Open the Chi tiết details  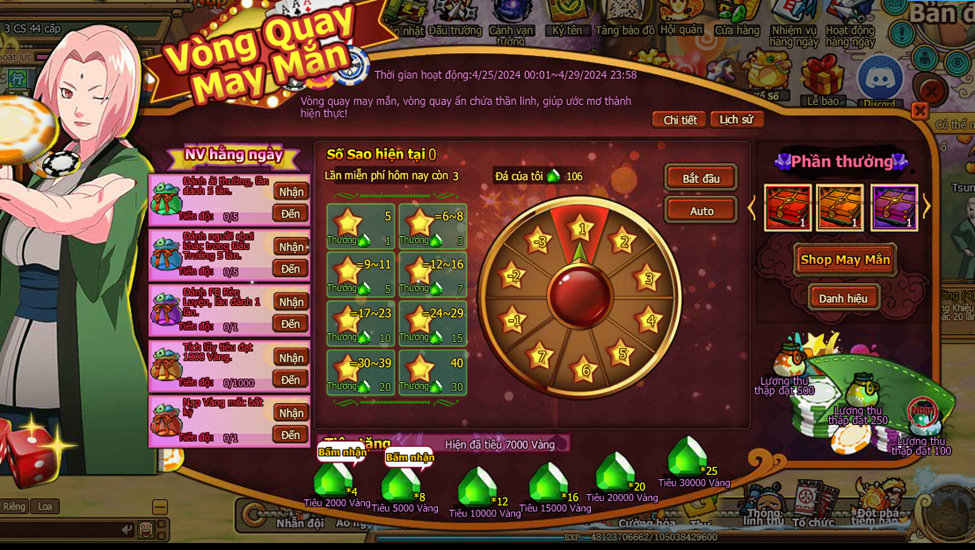pos(680,120)
